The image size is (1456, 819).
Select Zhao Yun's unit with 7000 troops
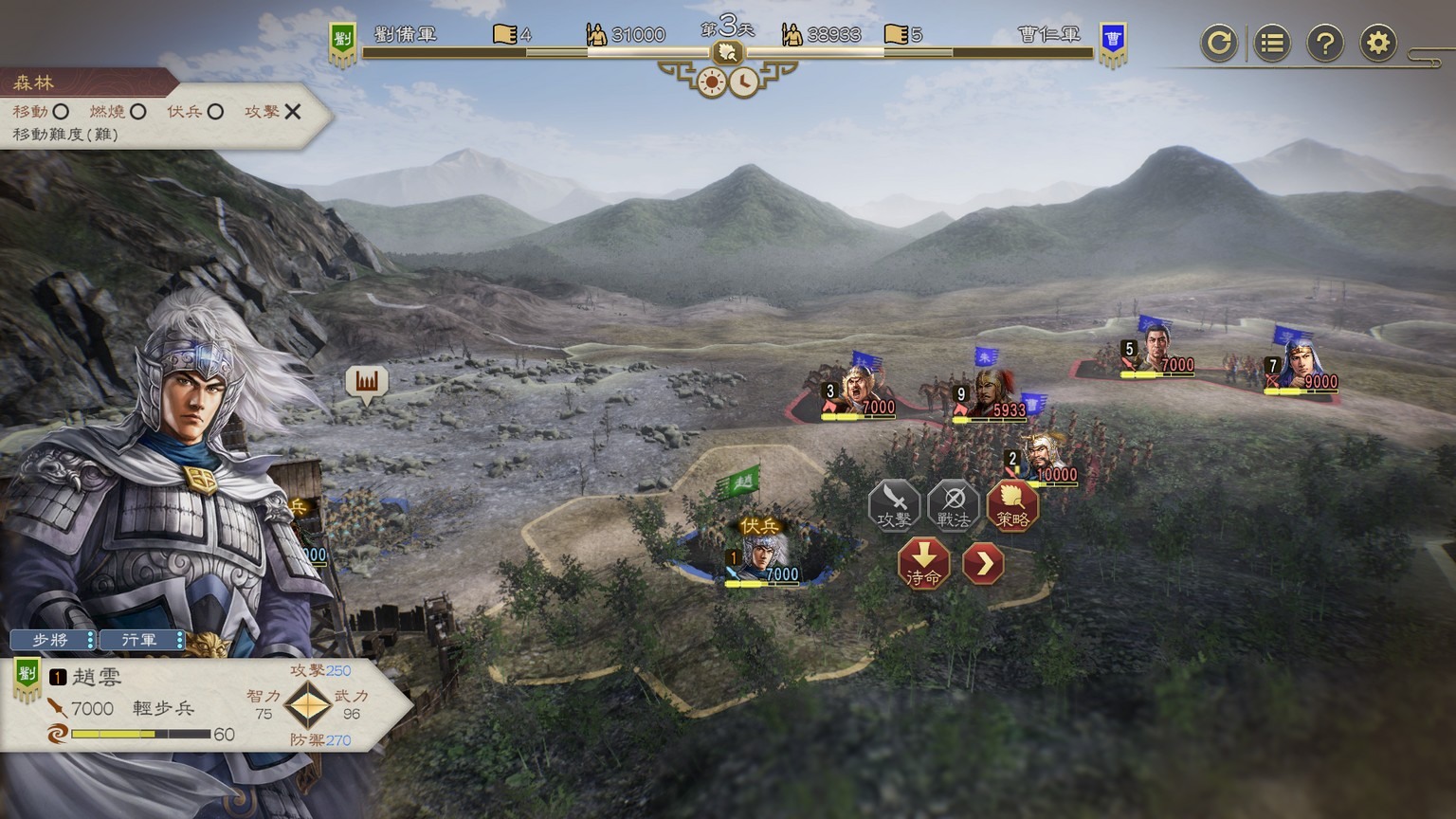coord(763,558)
